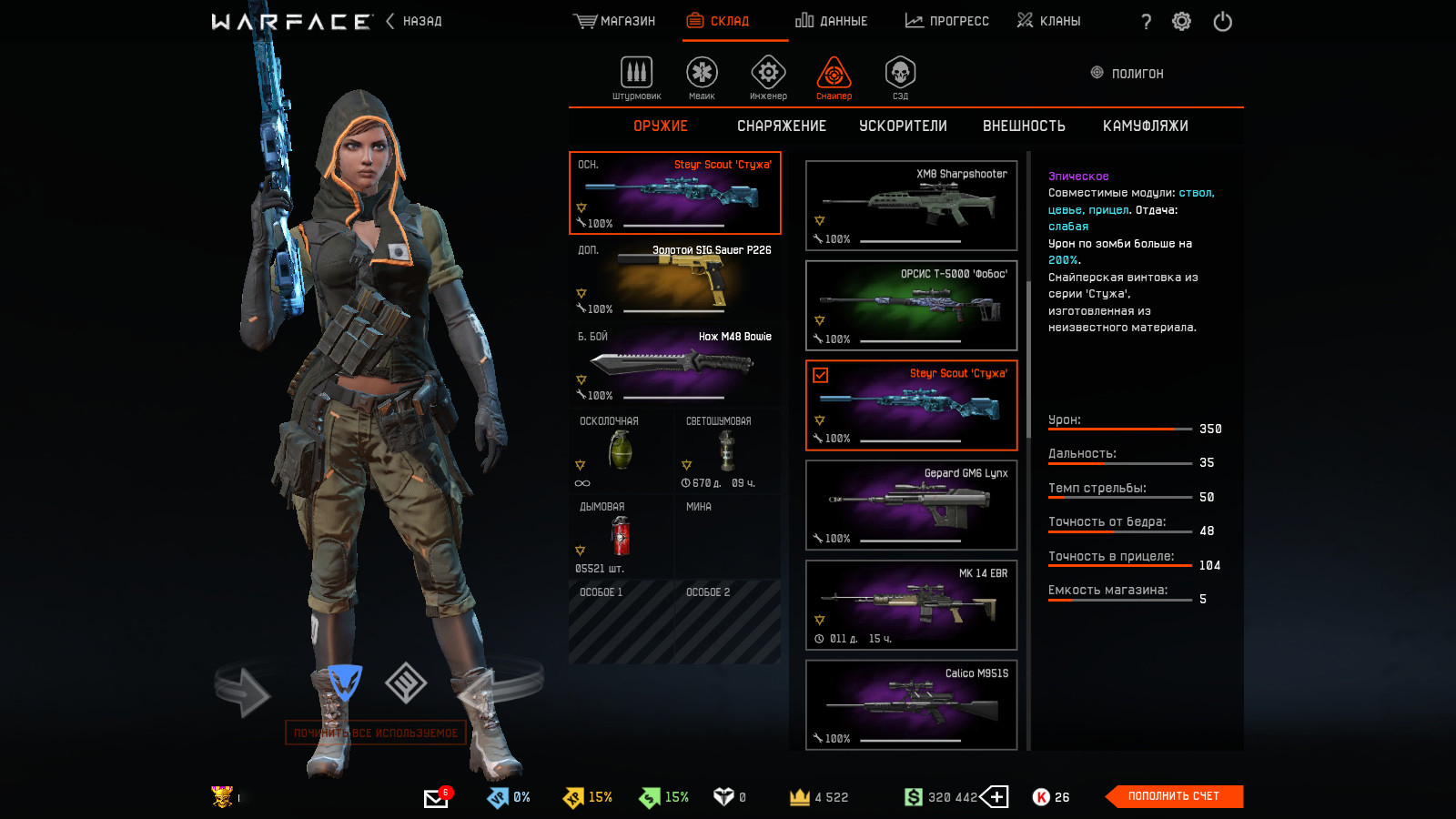This screenshot has width=1456, height=819.
Task: Enter the ПОЛИГОН shooting range
Action: pos(1127,74)
